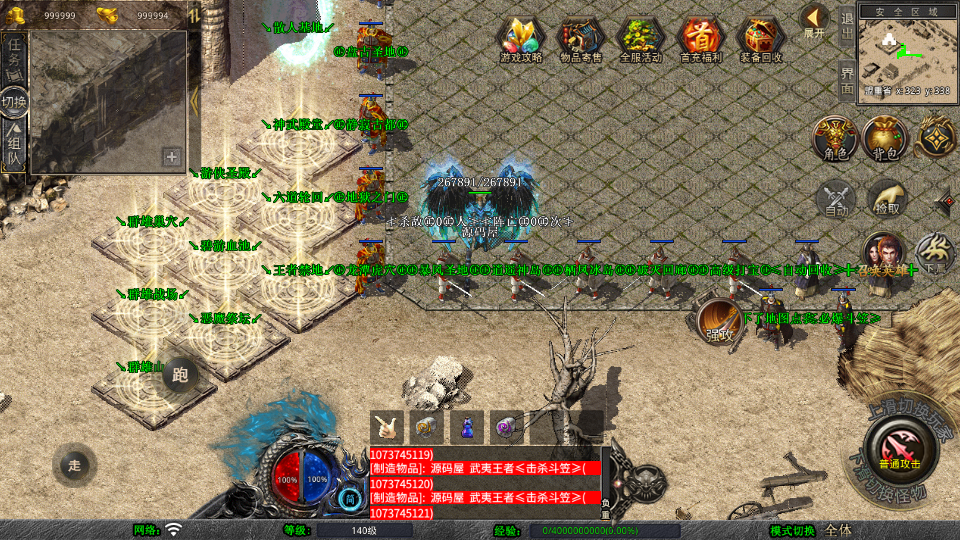The height and width of the screenshot is (540, 960).
Task: Open the 全服活动 server events icon
Action: point(641,39)
